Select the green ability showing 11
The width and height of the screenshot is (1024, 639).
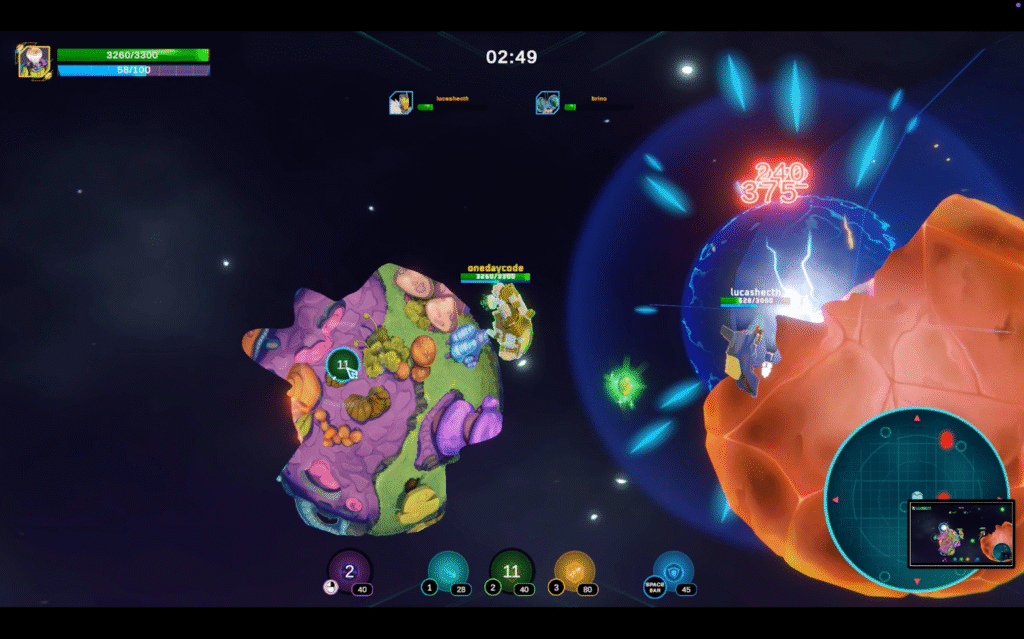click(x=511, y=571)
